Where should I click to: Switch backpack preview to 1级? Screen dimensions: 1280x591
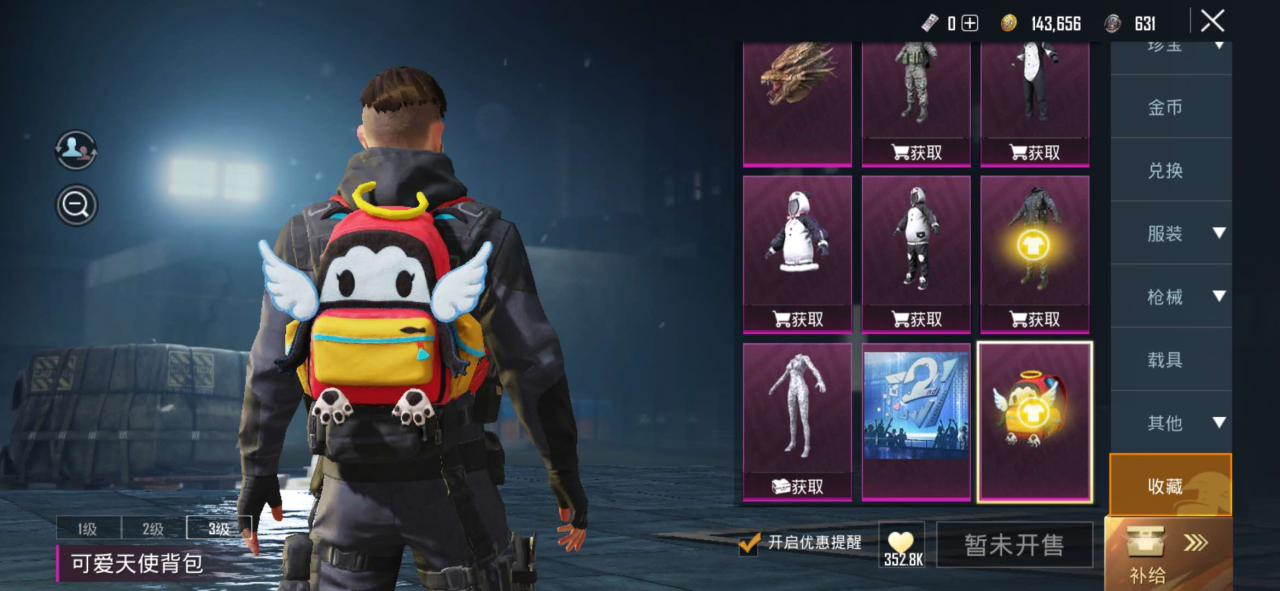pyautogui.click(x=88, y=529)
